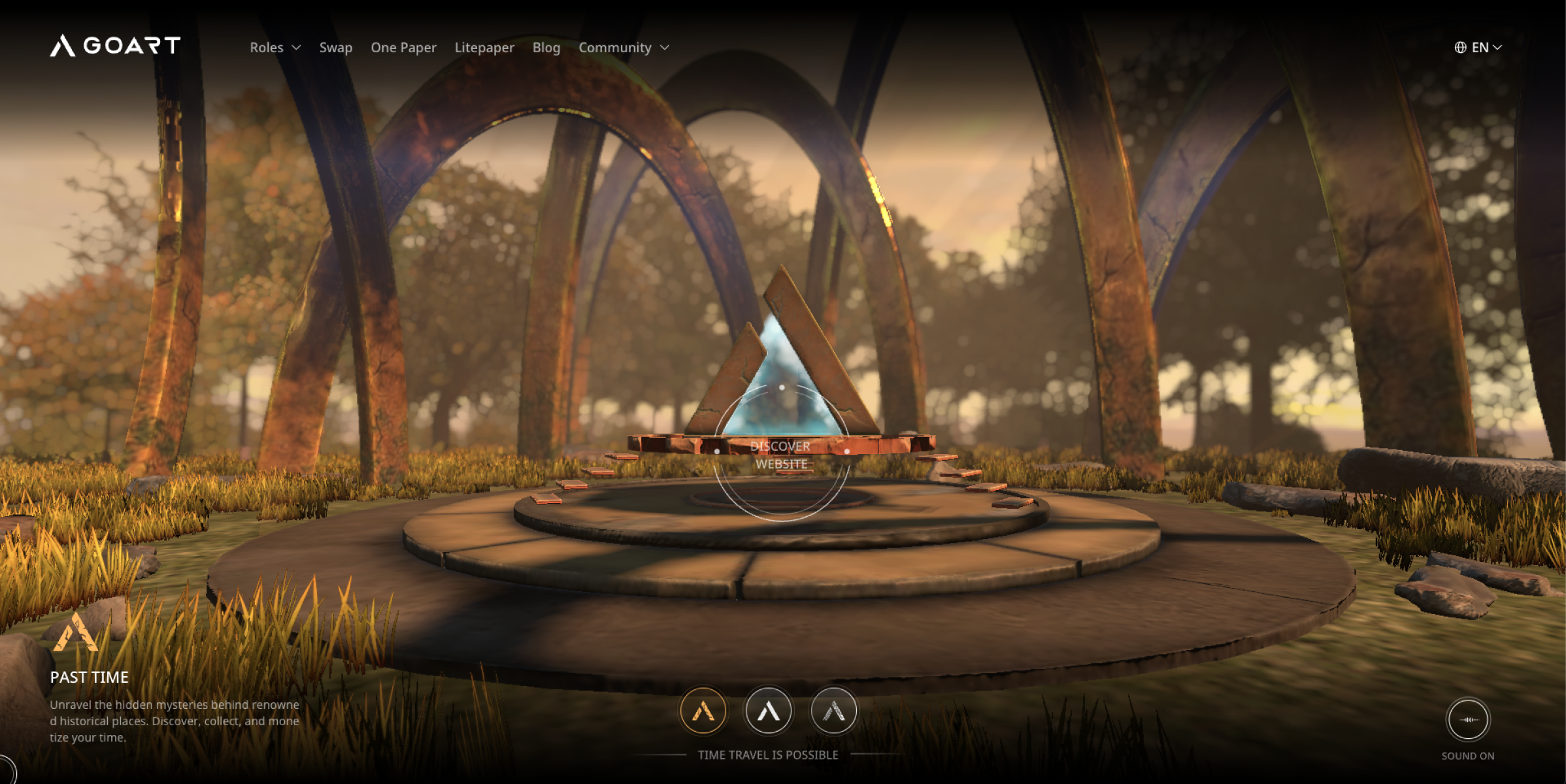The height and width of the screenshot is (784, 1566).
Task: Select the grey striped time emblem
Action: pyautogui.click(x=833, y=710)
